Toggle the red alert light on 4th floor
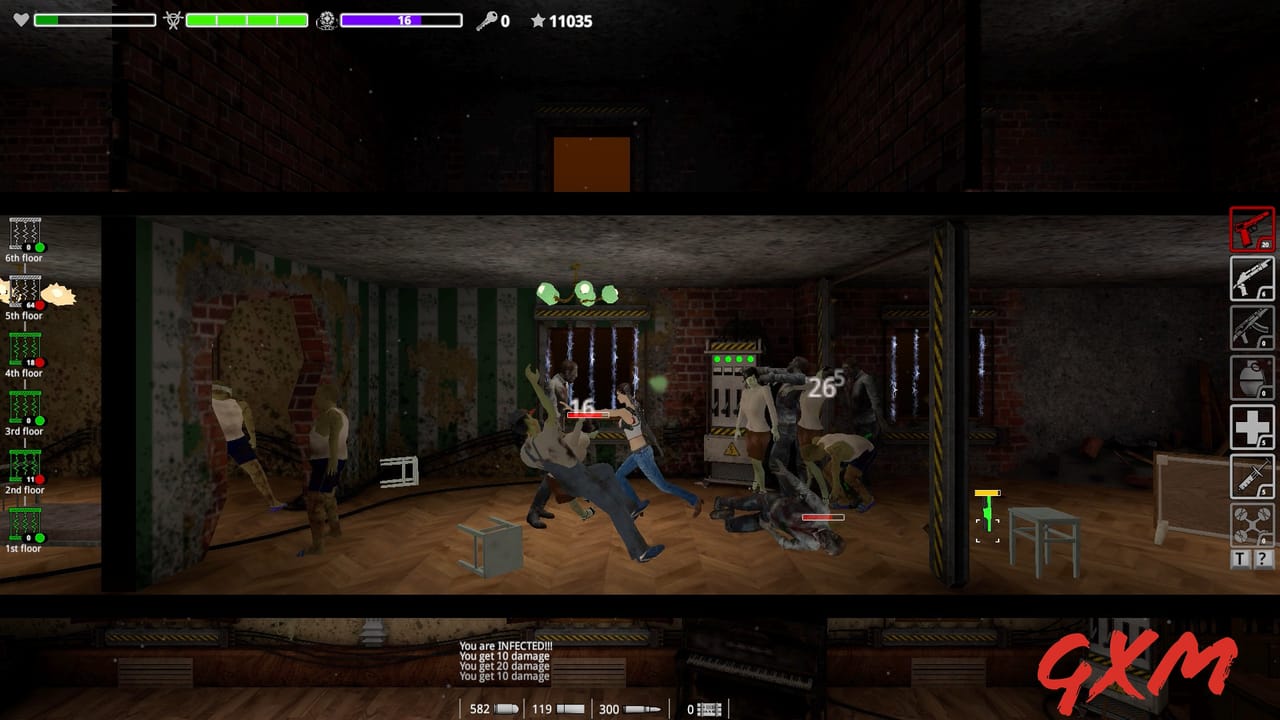This screenshot has height=720, width=1280. 39,361
